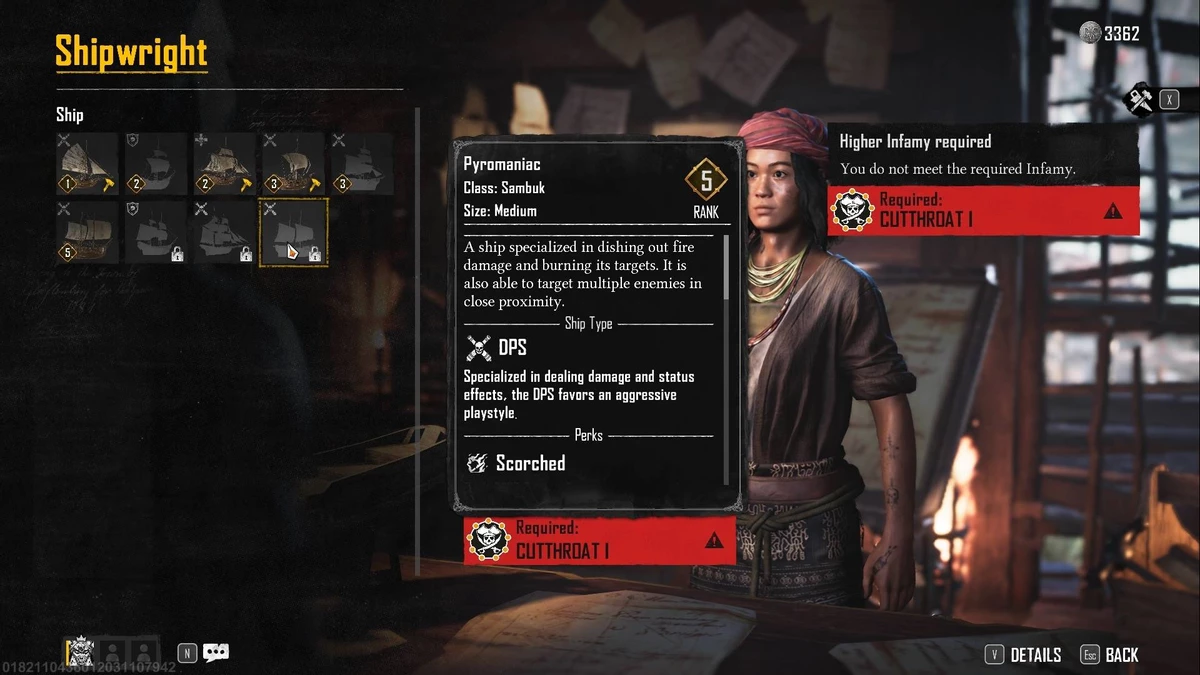Choose the rank 5 ship slot

87,232
